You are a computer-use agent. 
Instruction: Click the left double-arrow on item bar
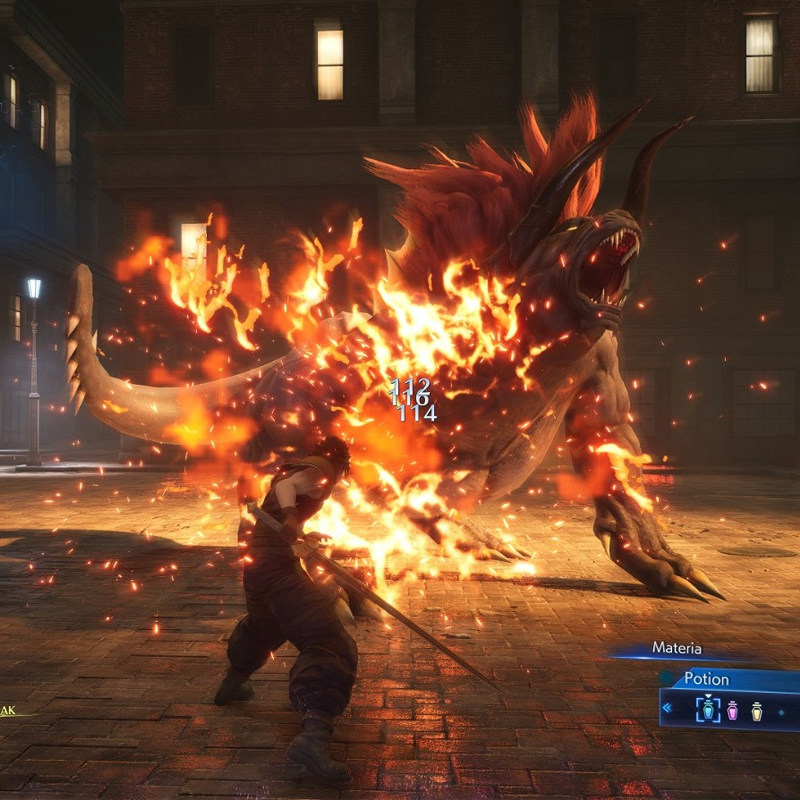click(667, 709)
